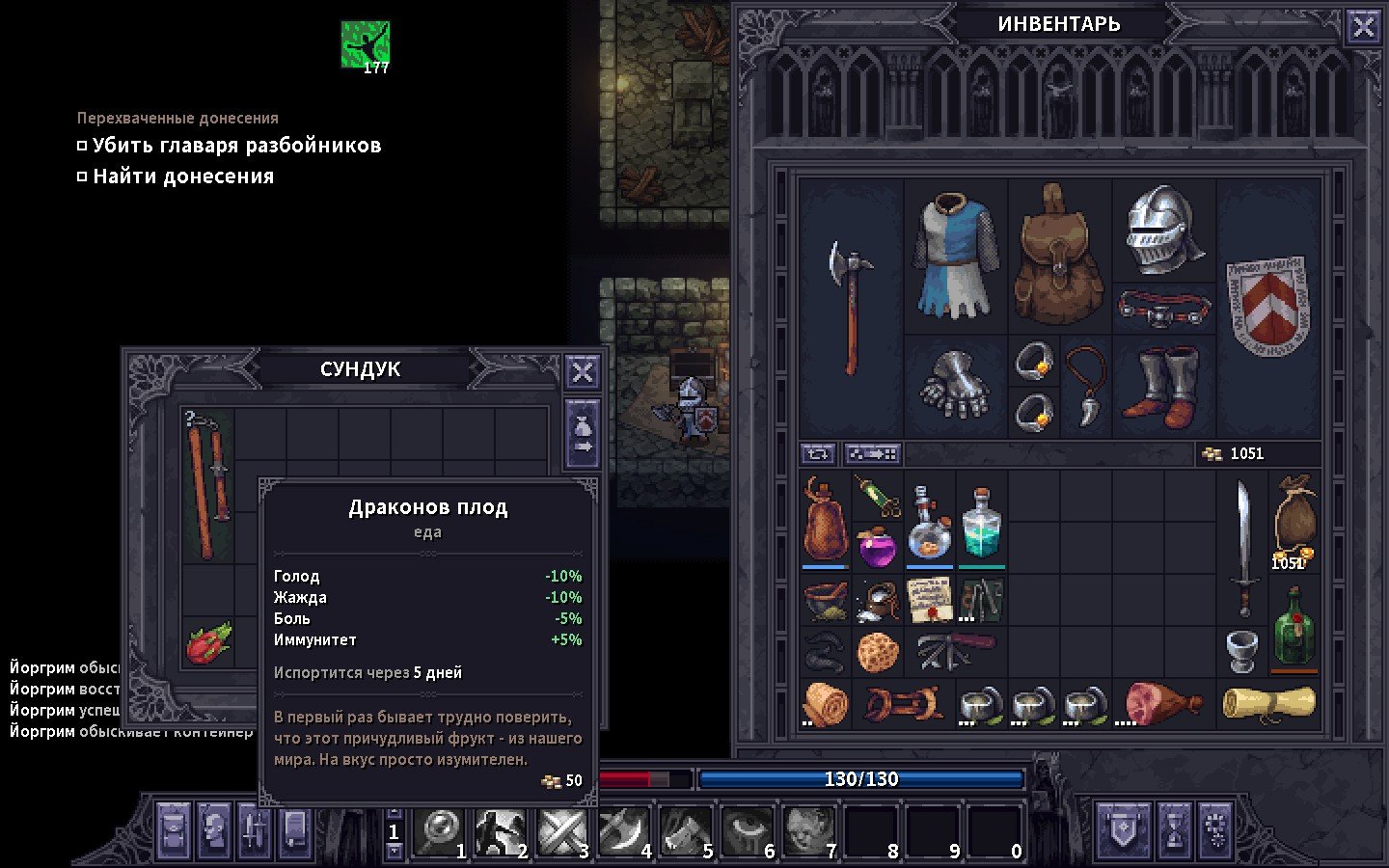1389x868 pixels.
Task: Click the equipped boots slot
Action: pos(1163,386)
